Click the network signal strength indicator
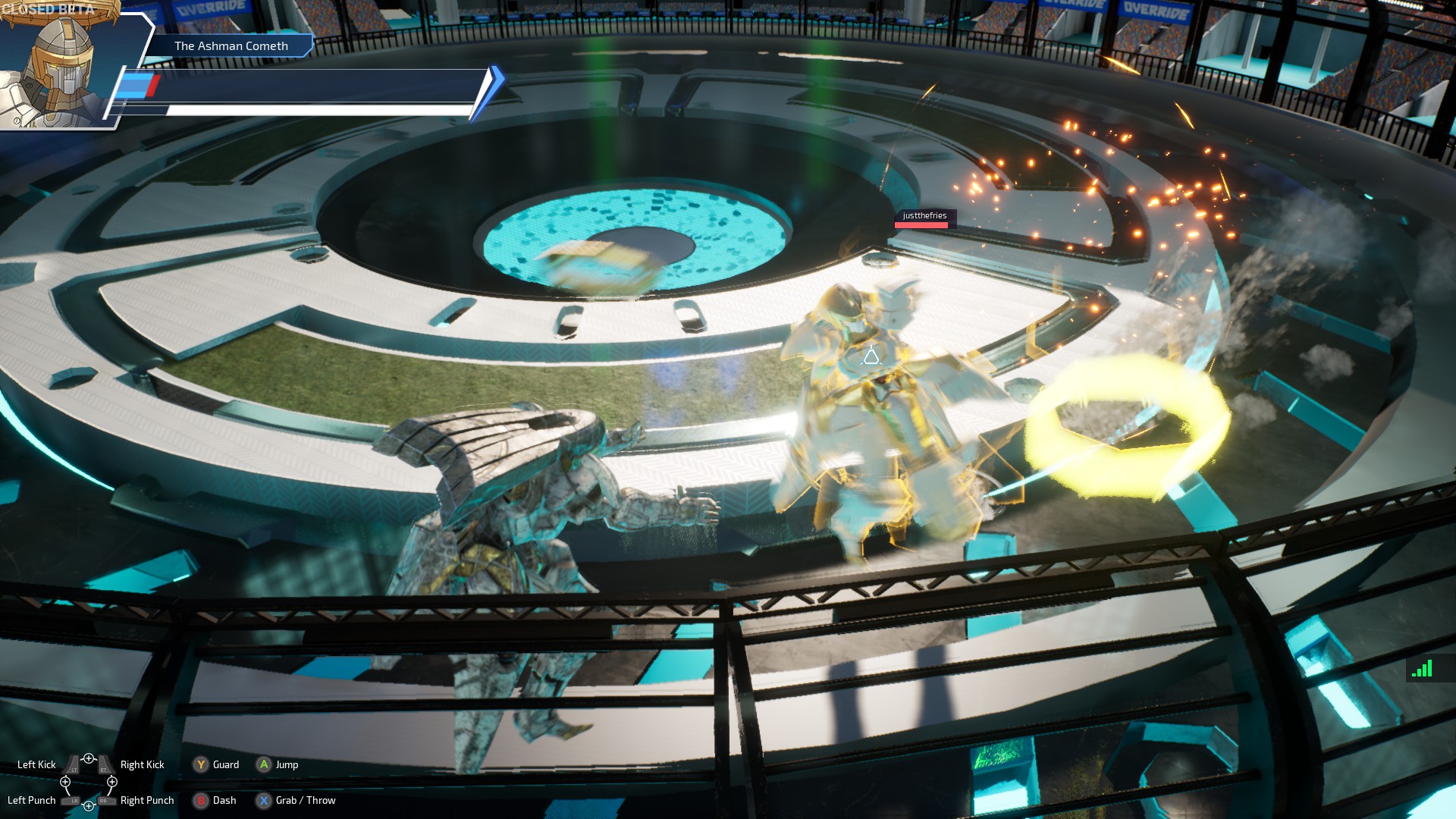This screenshot has height=819, width=1456. click(x=1423, y=669)
